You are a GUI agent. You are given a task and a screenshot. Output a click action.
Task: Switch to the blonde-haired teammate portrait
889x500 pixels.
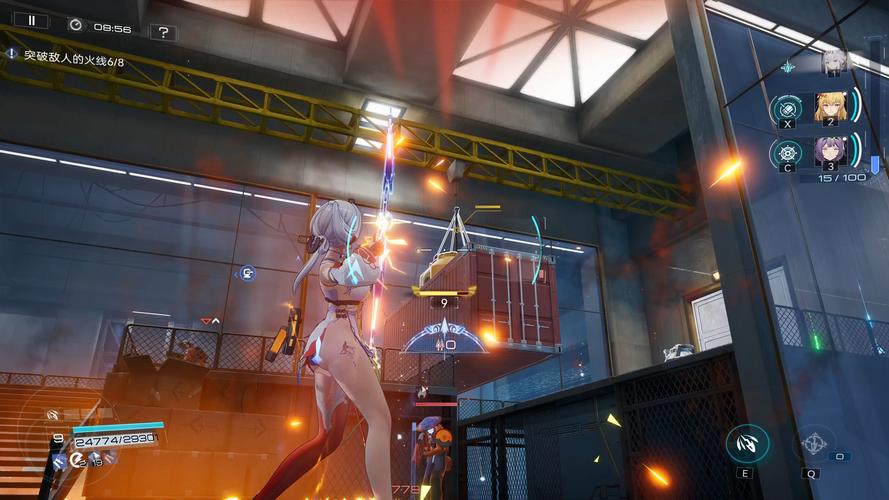[x=830, y=105]
